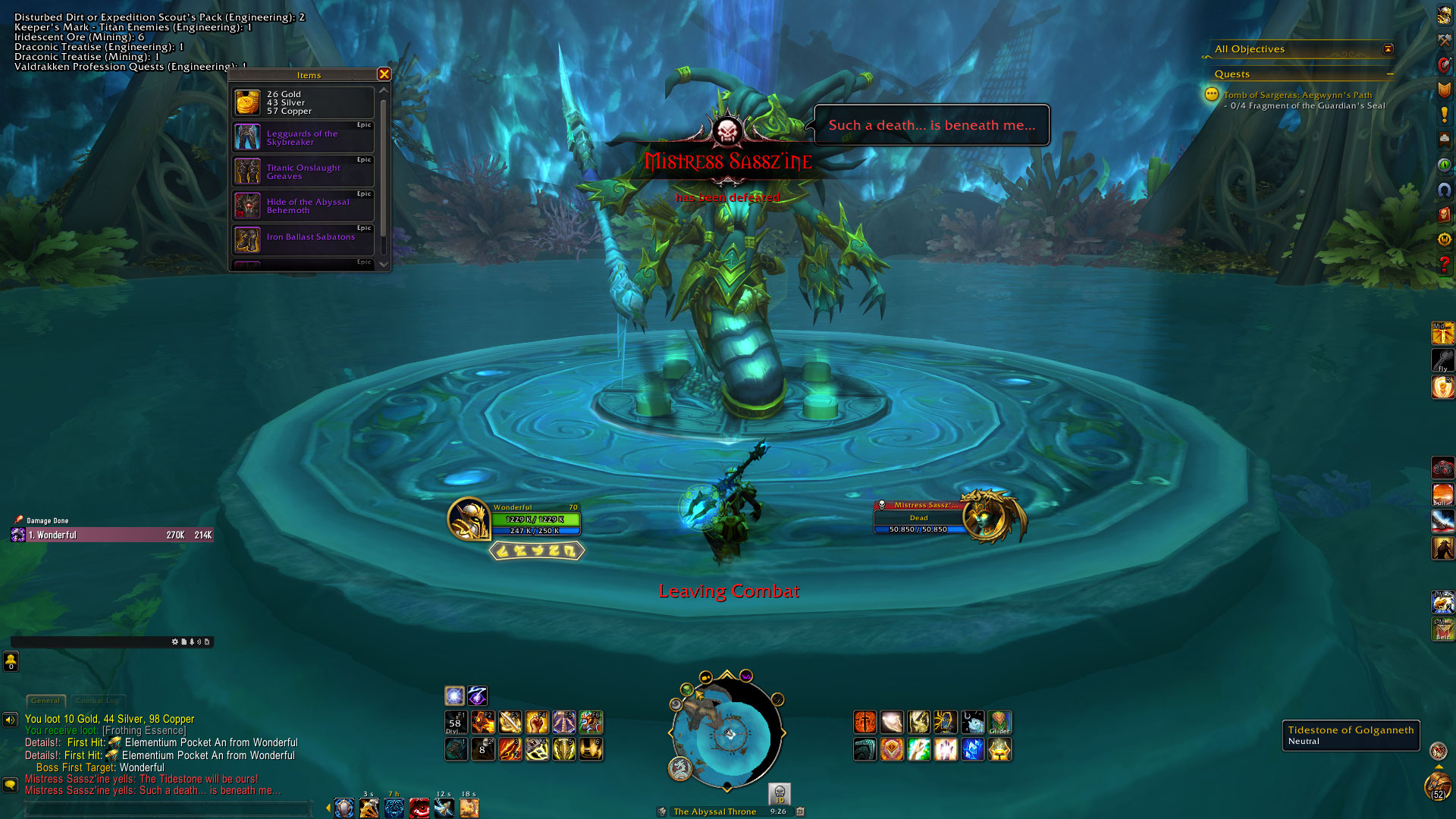
Task: Open the Tomb of Sargeras: Aegwynn's Path quest
Action: click(x=1297, y=96)
